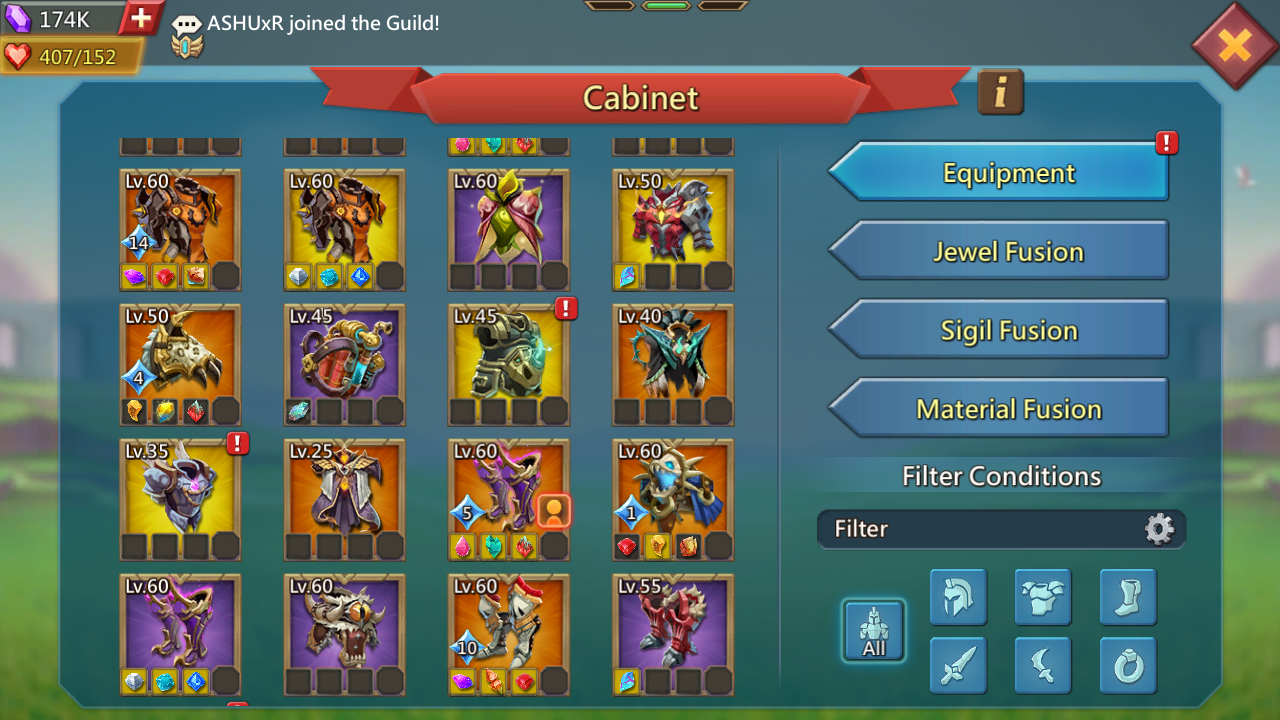Filter equipment by boots
The width and height of the screenshot is (1280, 720).
coord(1128,597)
